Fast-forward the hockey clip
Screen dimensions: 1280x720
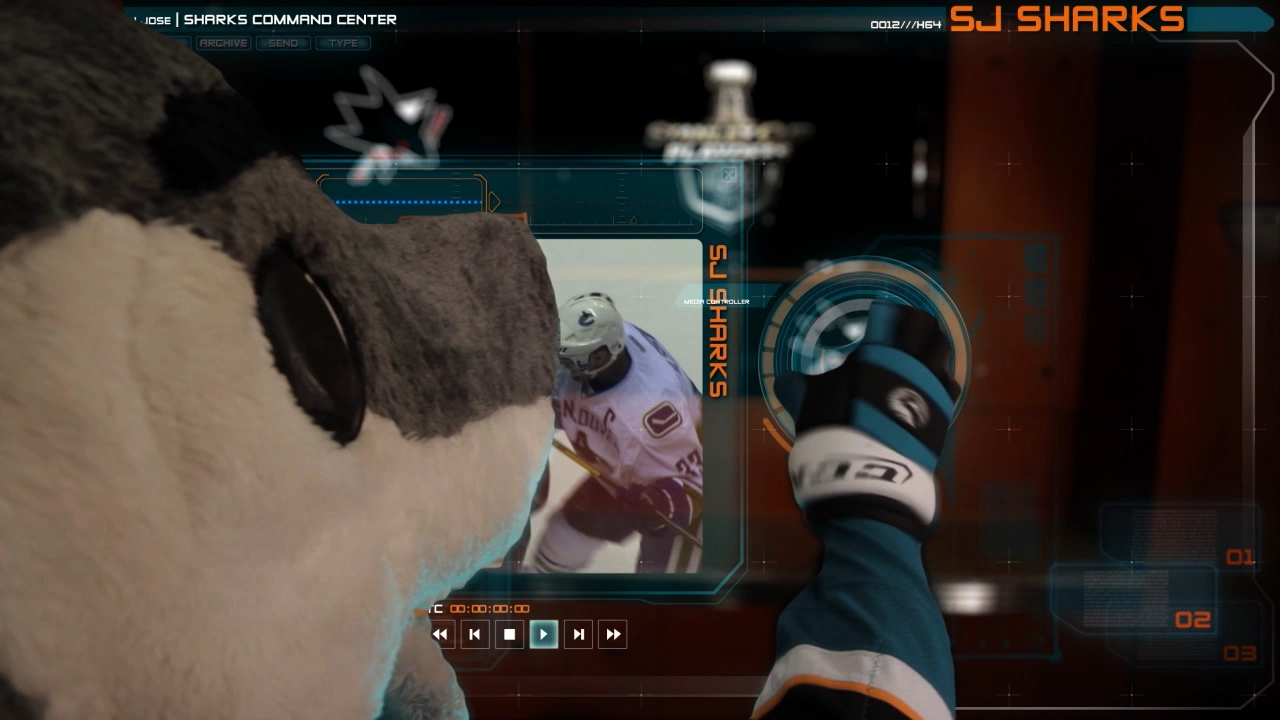click(613, 634)
